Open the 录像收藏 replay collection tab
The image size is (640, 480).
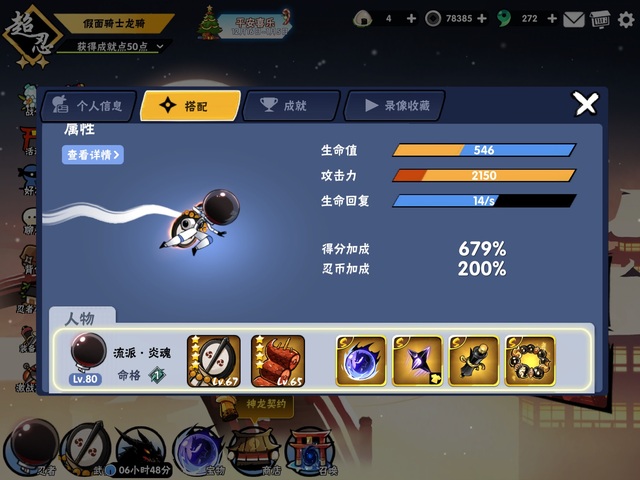click(393, 106)
